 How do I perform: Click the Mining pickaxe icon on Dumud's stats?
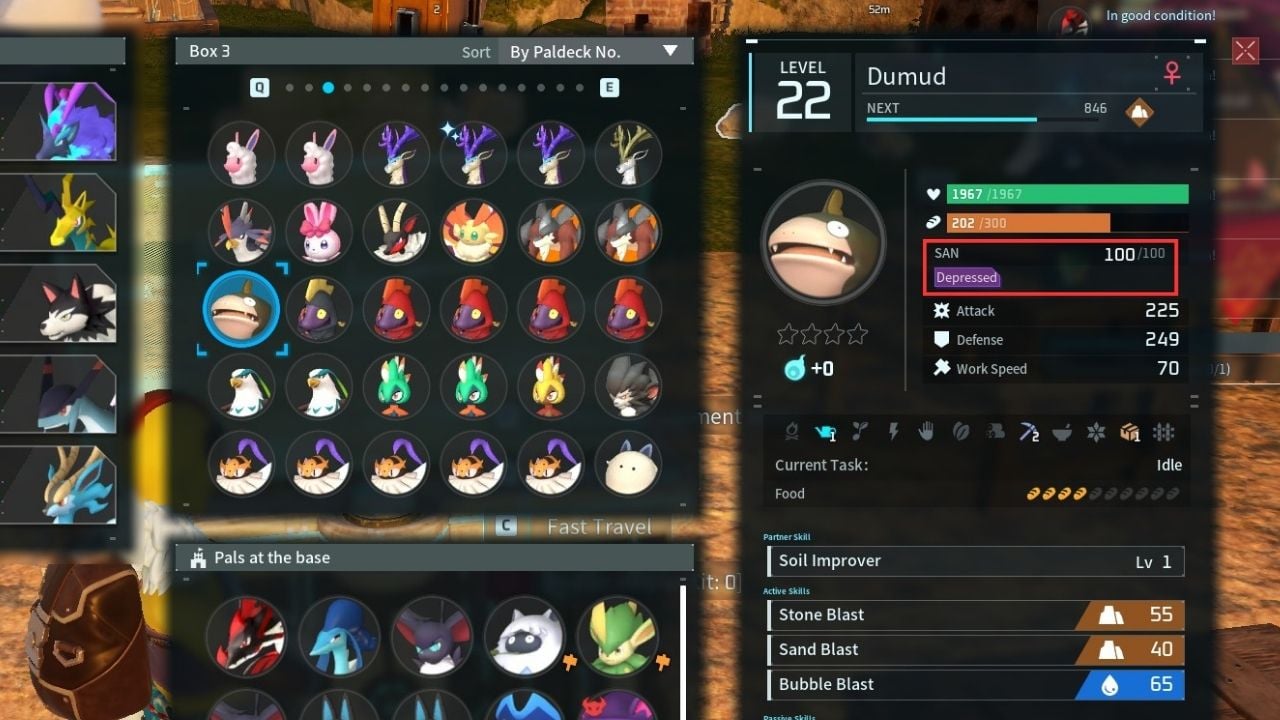[1027, 433]
